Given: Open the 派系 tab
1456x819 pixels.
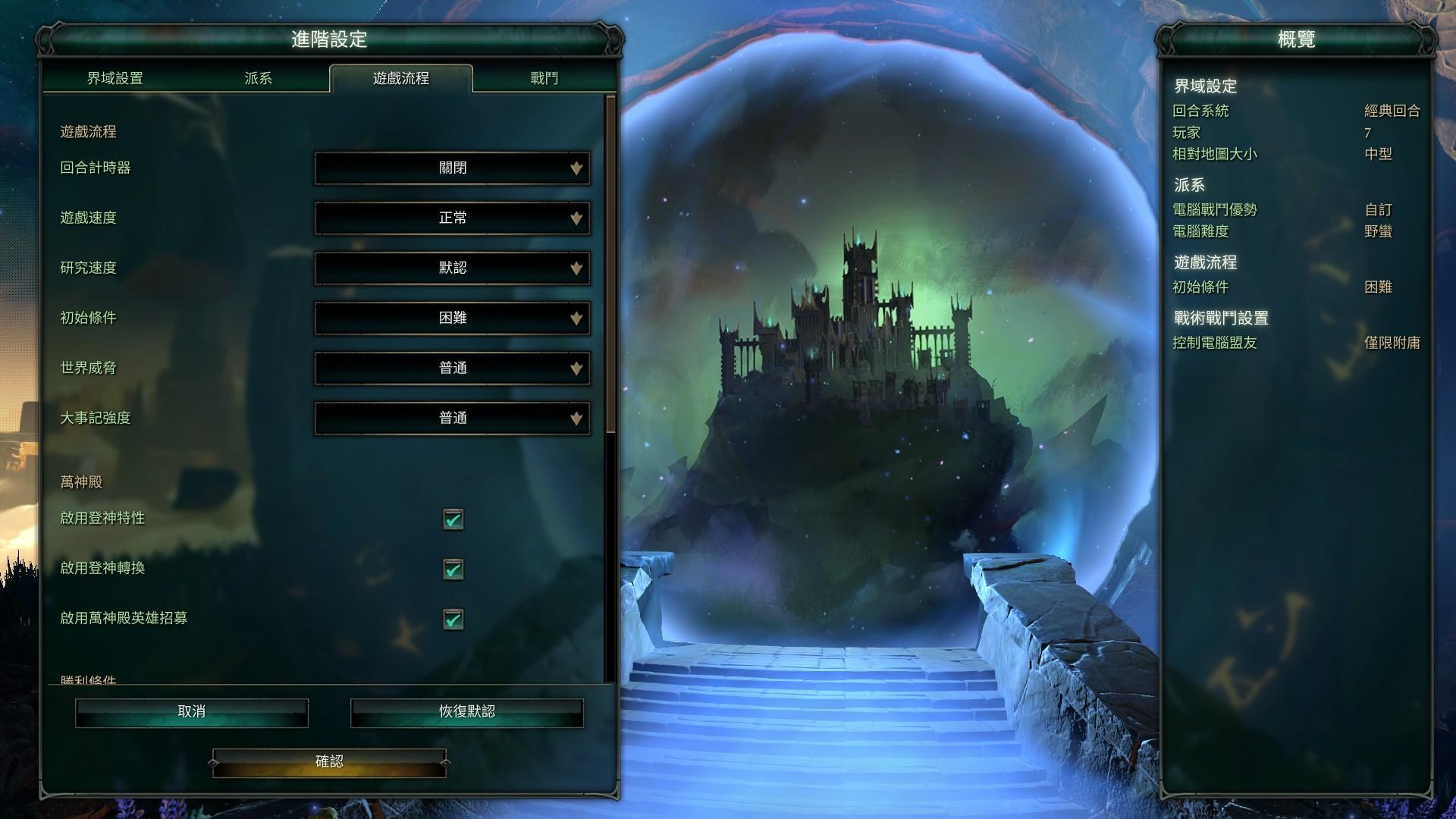Looking at the screenshot, I should coord(258,78).
